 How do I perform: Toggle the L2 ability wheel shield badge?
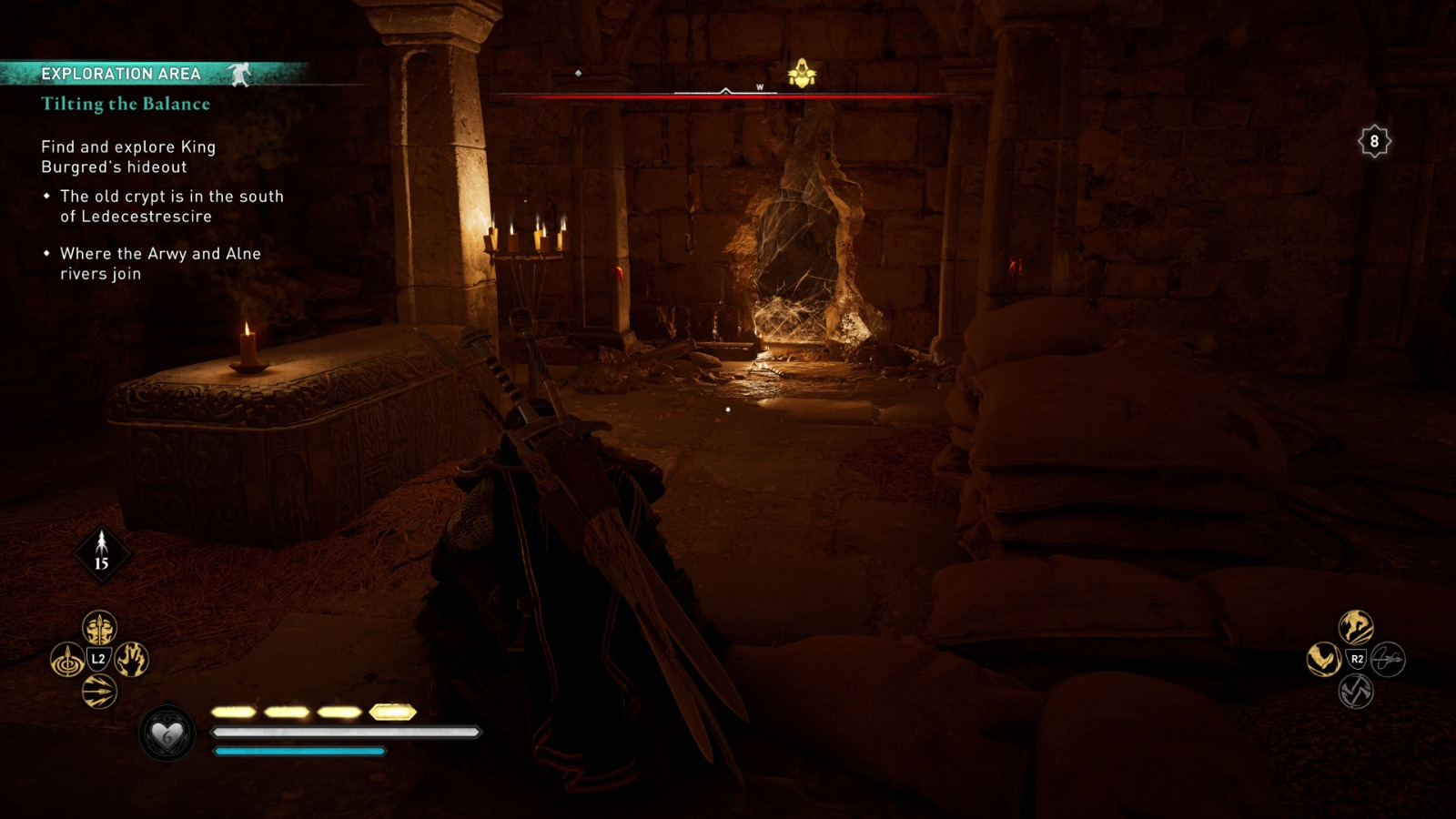click(x=99, y=659)
